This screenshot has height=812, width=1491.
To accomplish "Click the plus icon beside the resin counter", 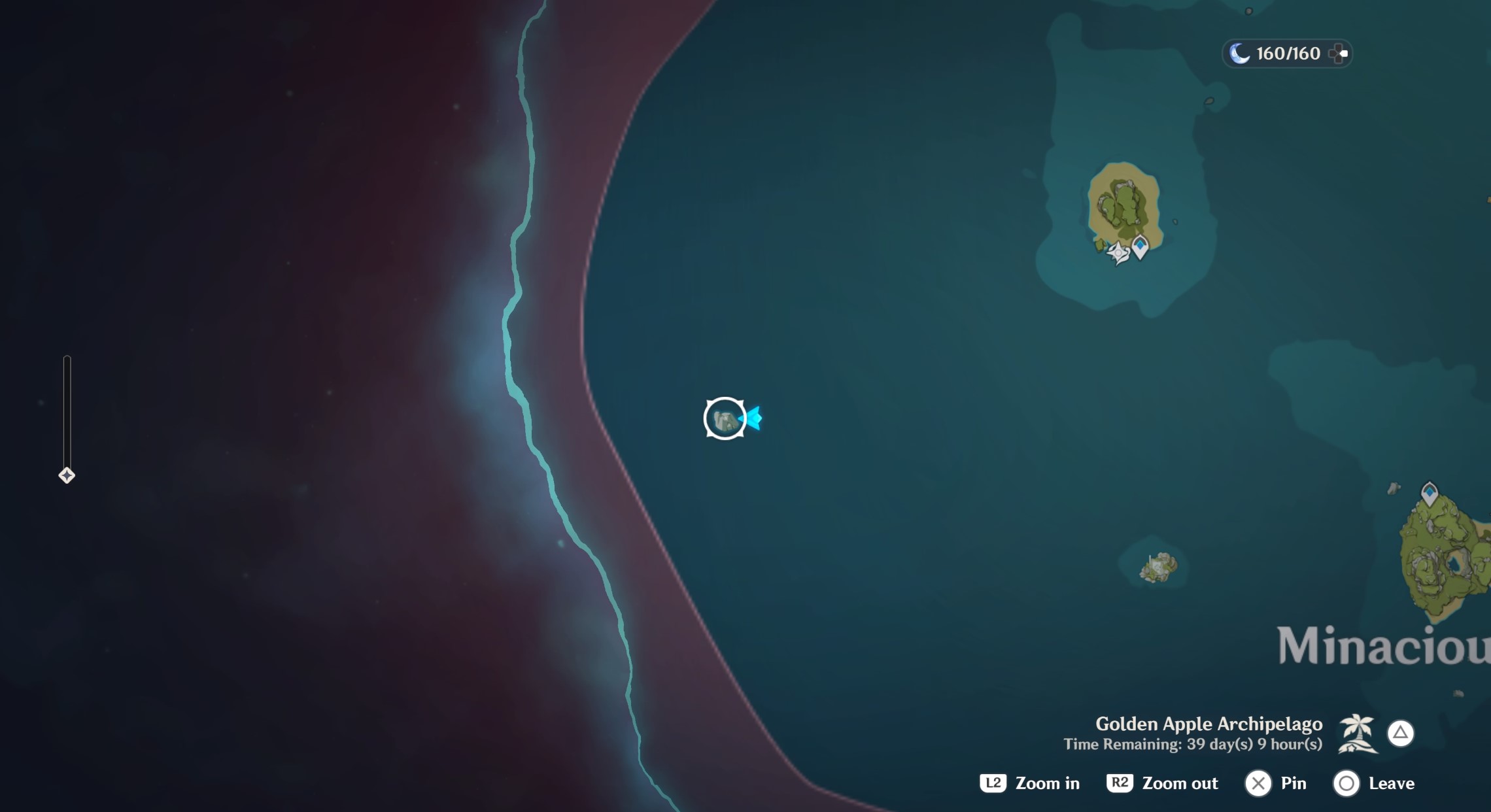I will tap(1337, 53).
